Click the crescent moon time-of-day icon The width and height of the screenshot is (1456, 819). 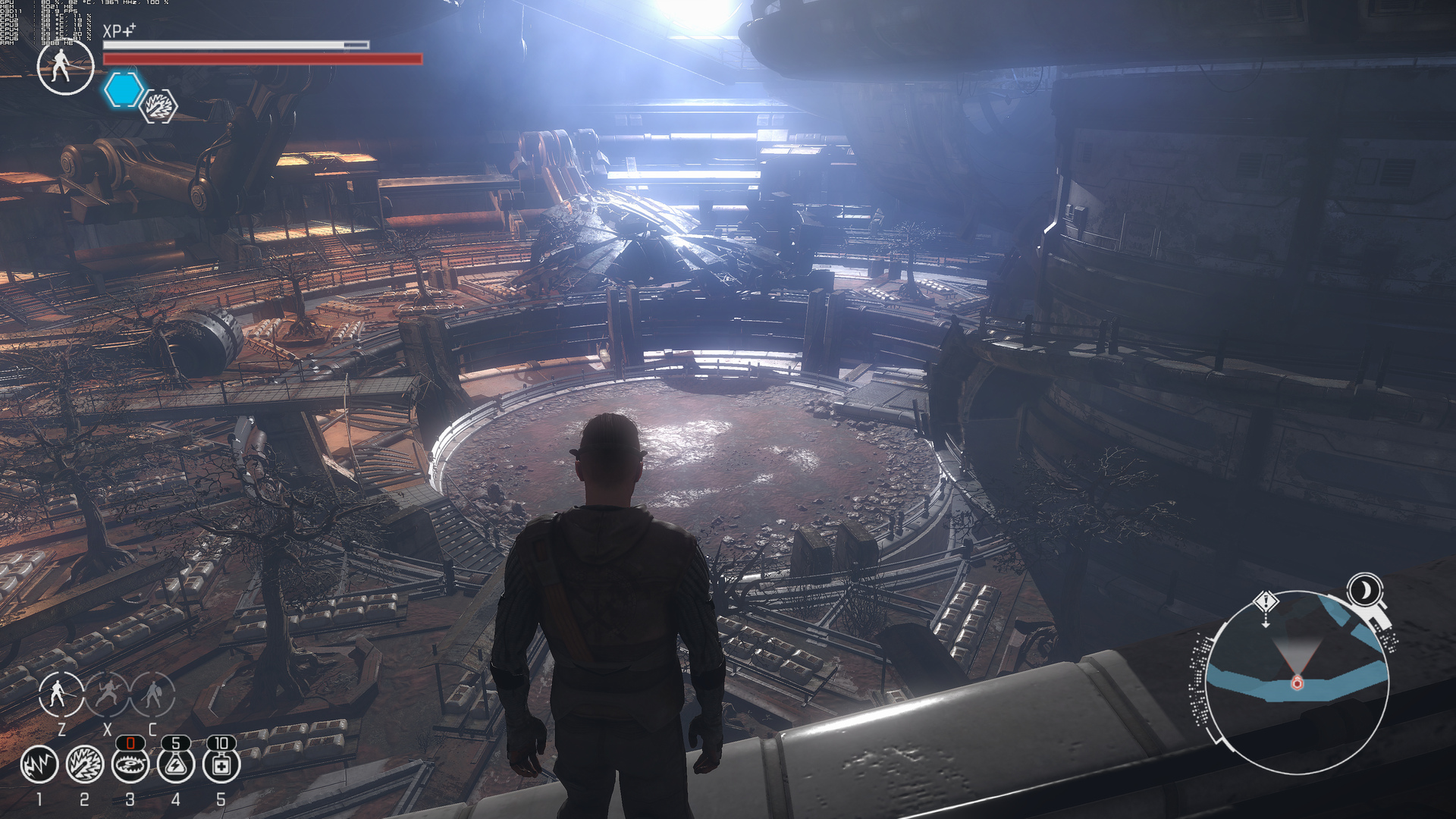pyautogui.click(x=1366, y=590)
